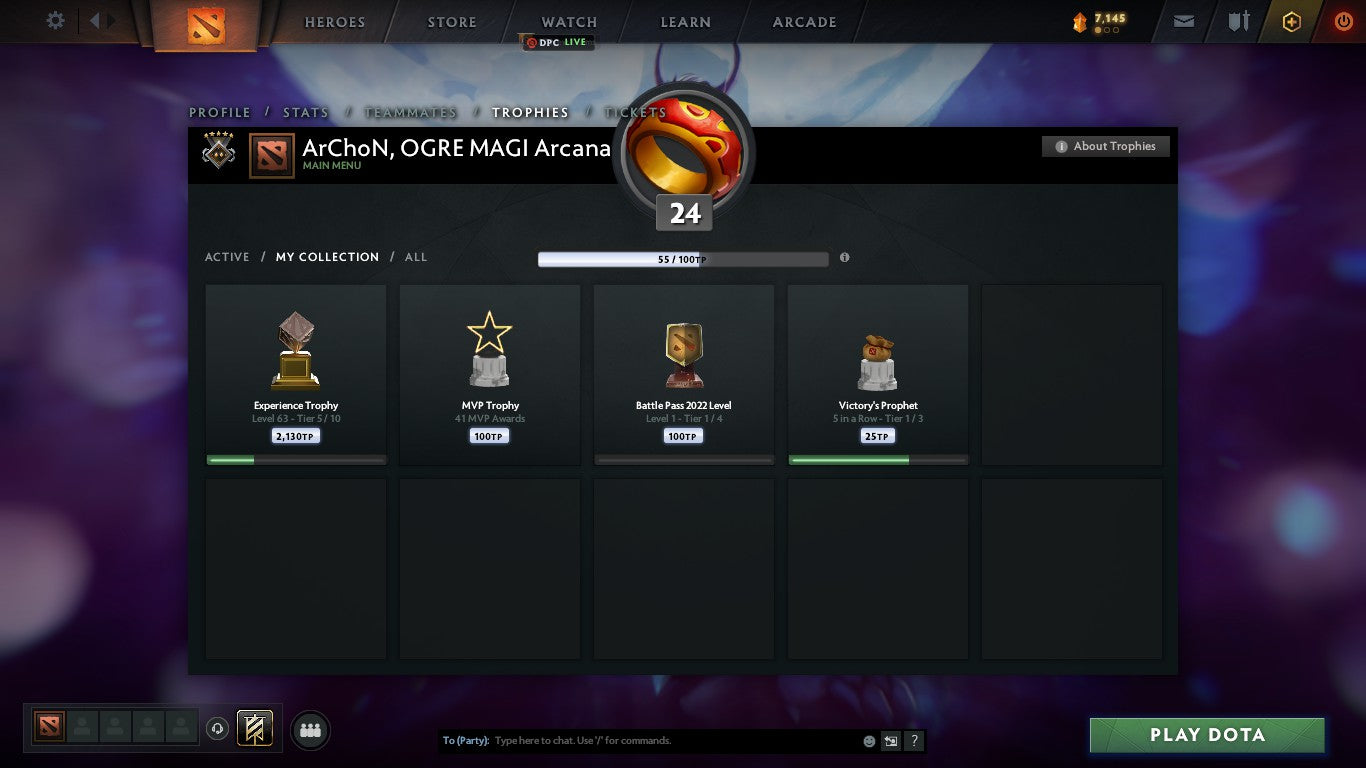
Task: Click the PLAY DOTA button
Action: click(1206, 734)
